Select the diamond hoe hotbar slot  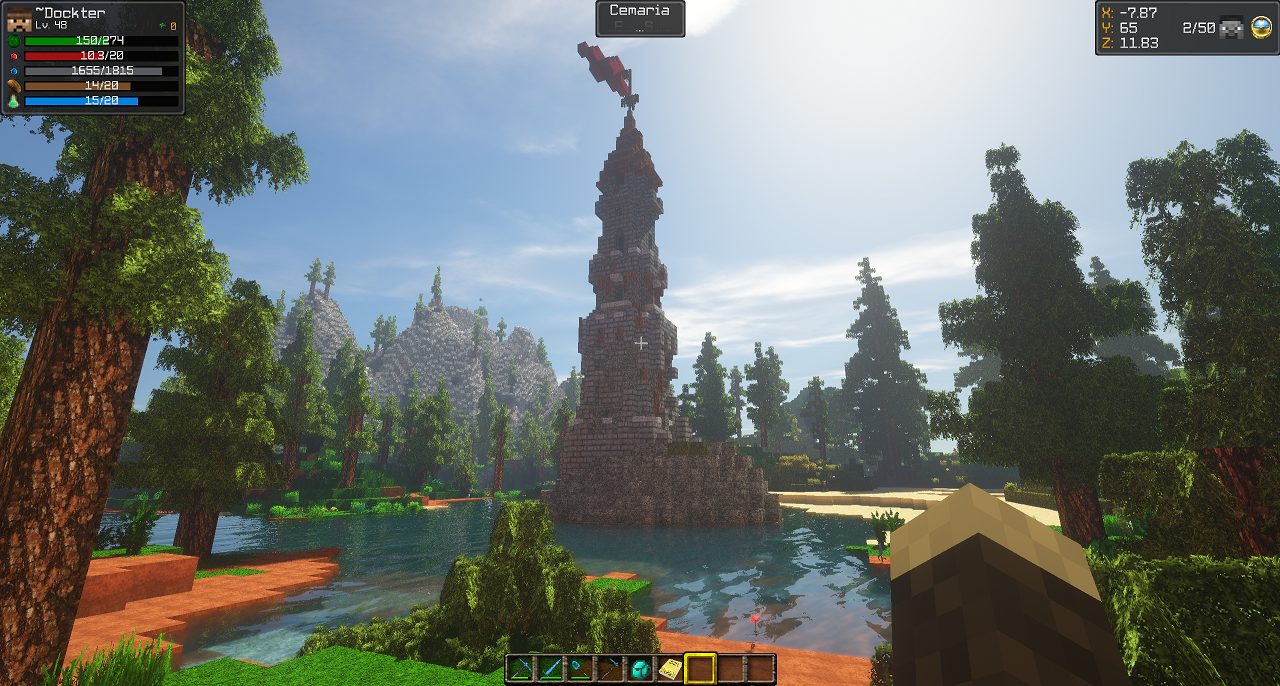[610, 668]
